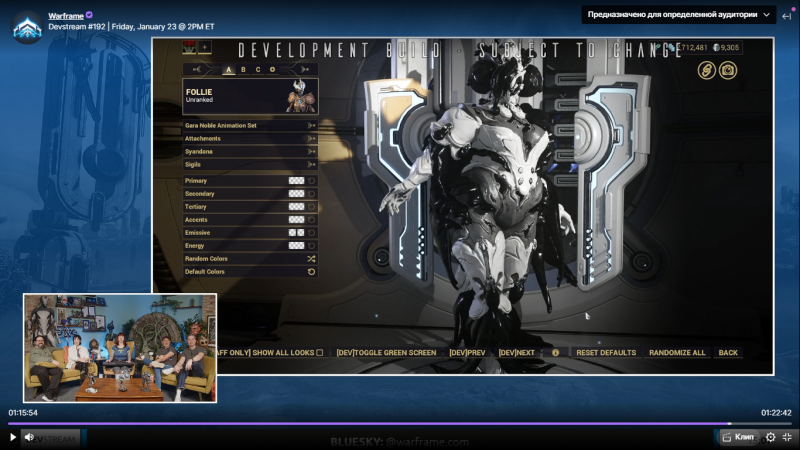The image size is (800, 450).
Task: Change the Tertiary color swatch
Action: (x=296, y=206)
